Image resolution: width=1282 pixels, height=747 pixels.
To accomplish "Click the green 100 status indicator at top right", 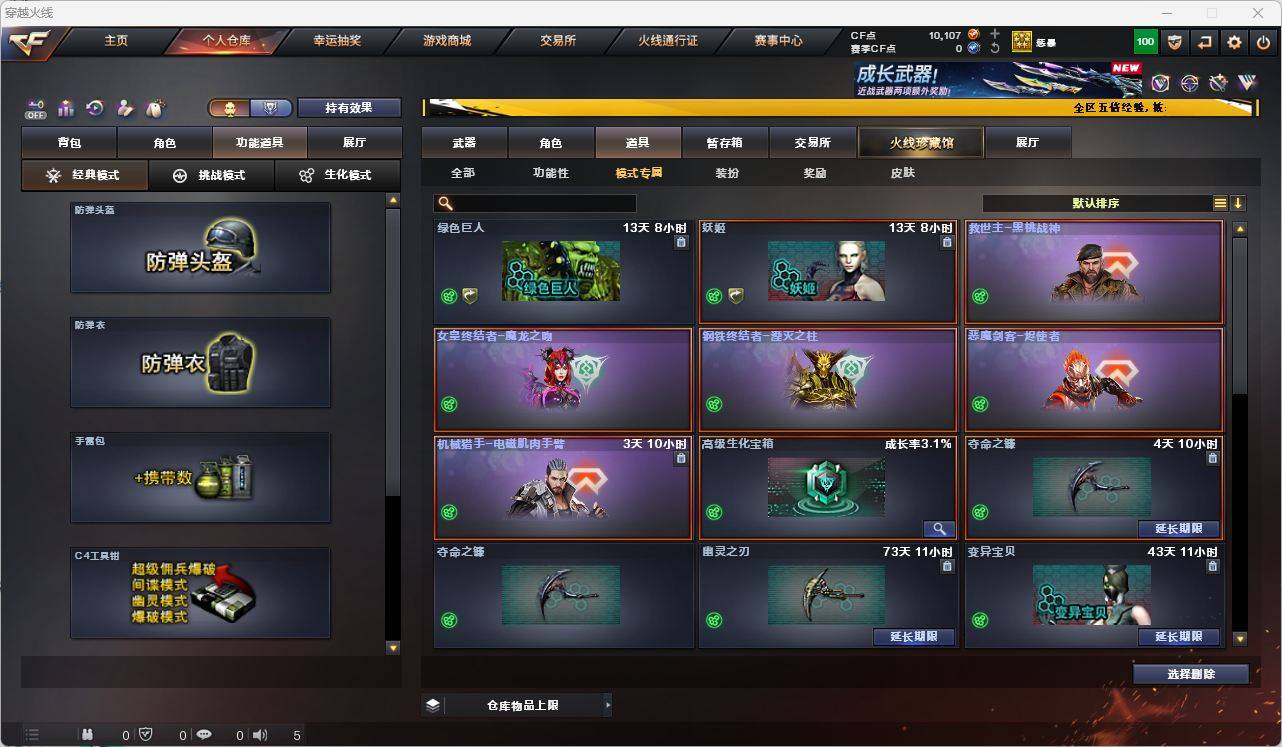I will (1146, 41).
